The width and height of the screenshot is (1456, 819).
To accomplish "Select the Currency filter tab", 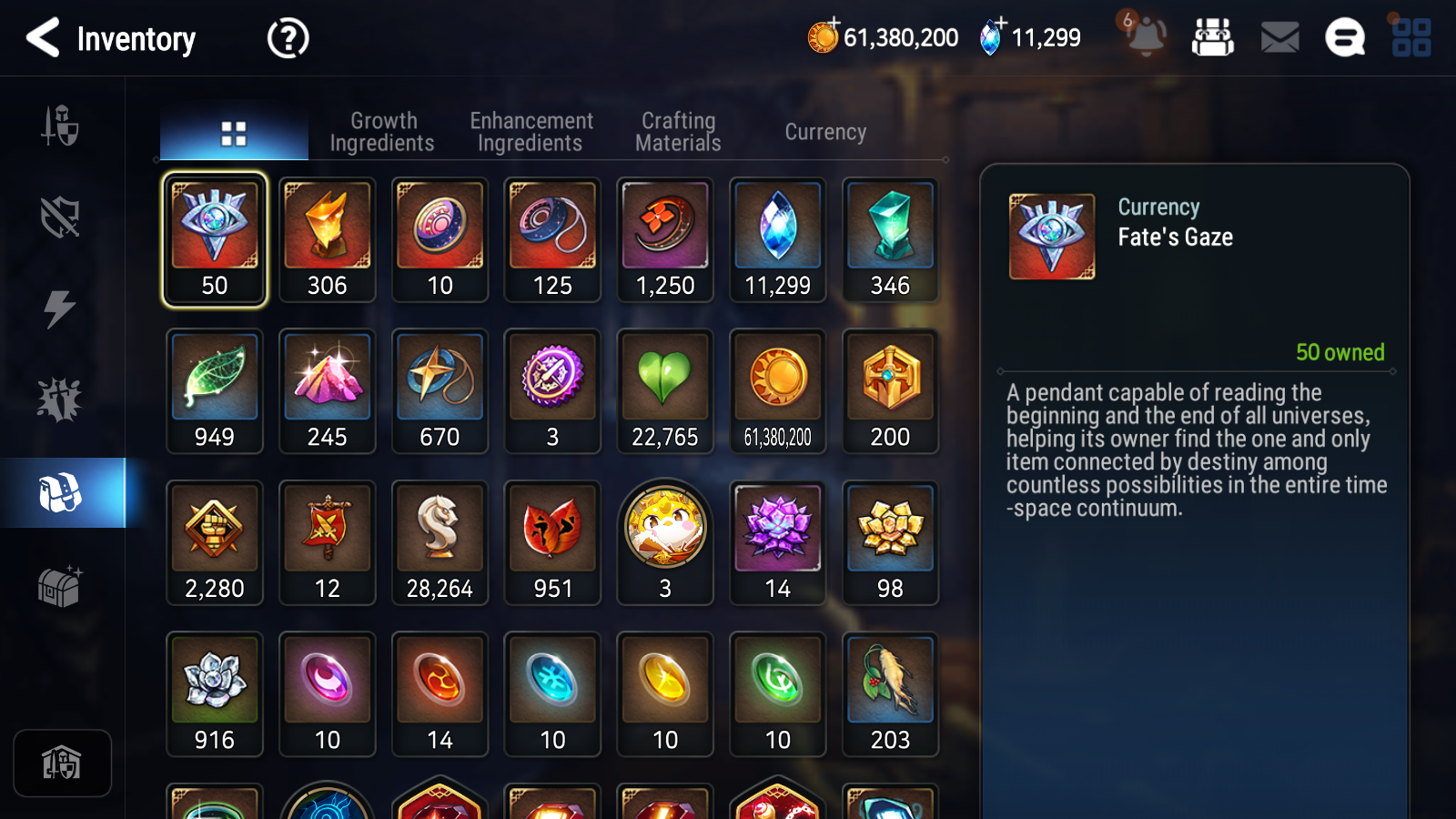I will [x=824, y=132].
